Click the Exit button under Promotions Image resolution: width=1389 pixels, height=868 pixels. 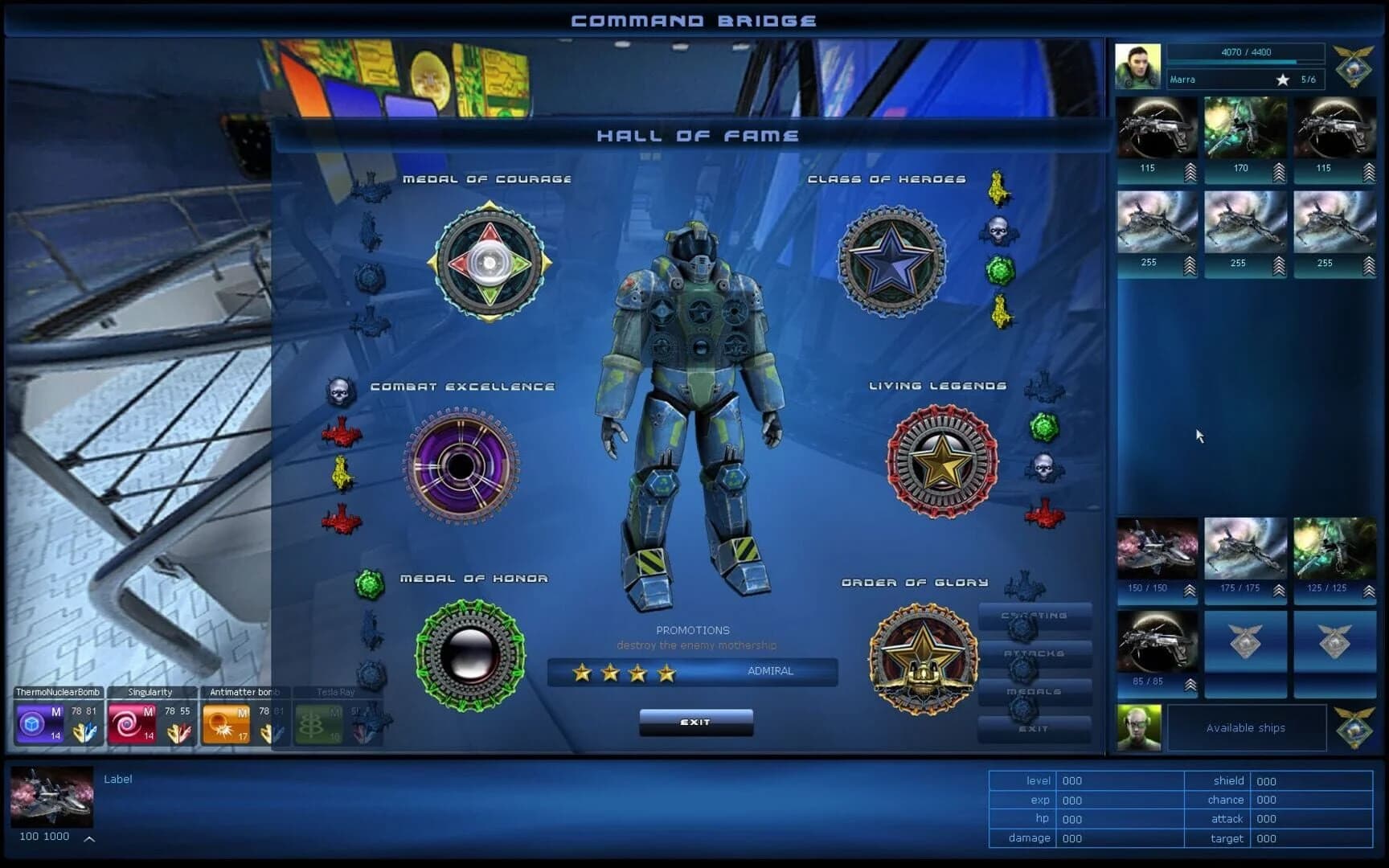click(695, 723)
